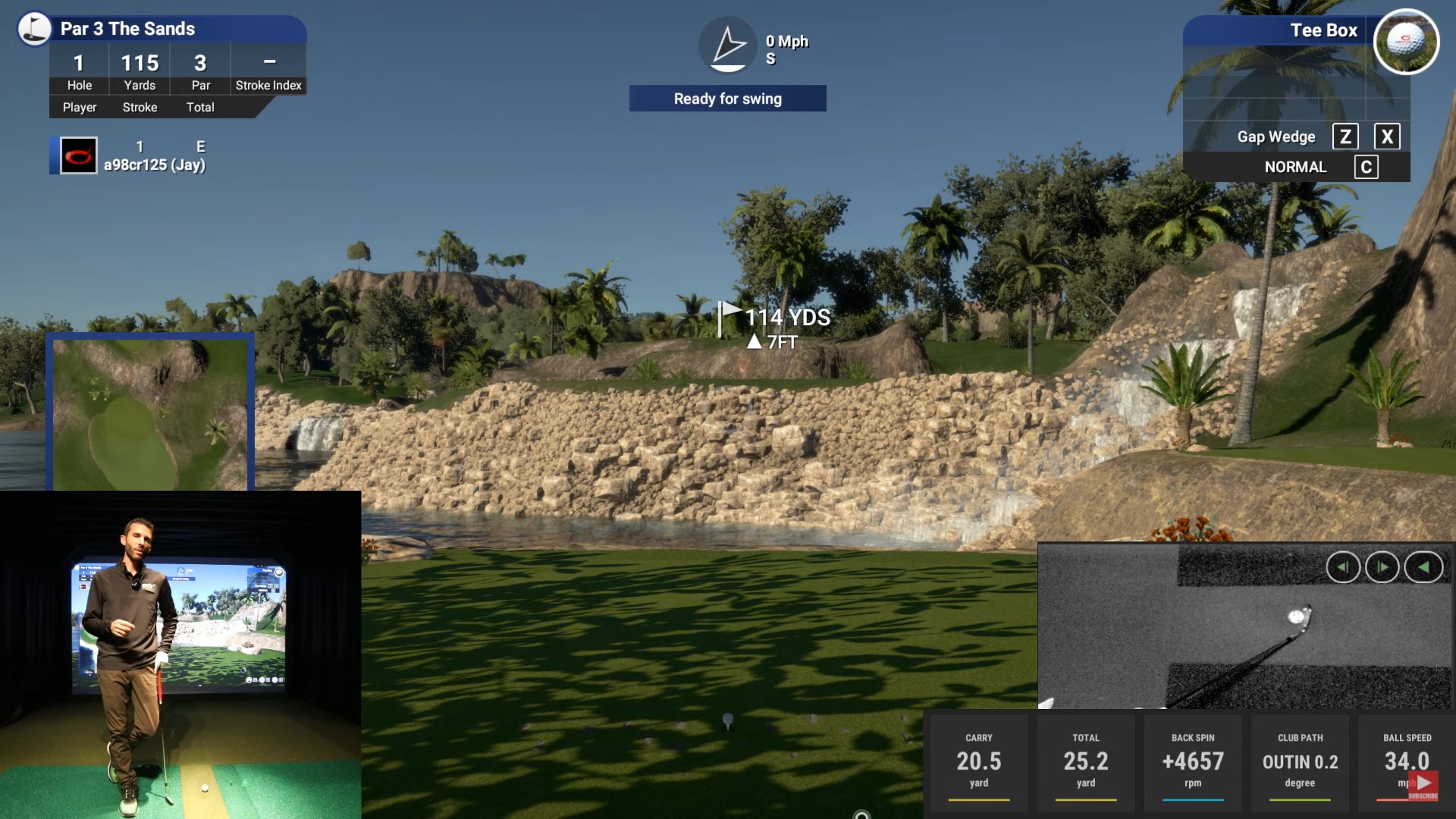Open the overhead hole minimap
This screenshot has height=819, width=1456.
(x=150, y=412)
